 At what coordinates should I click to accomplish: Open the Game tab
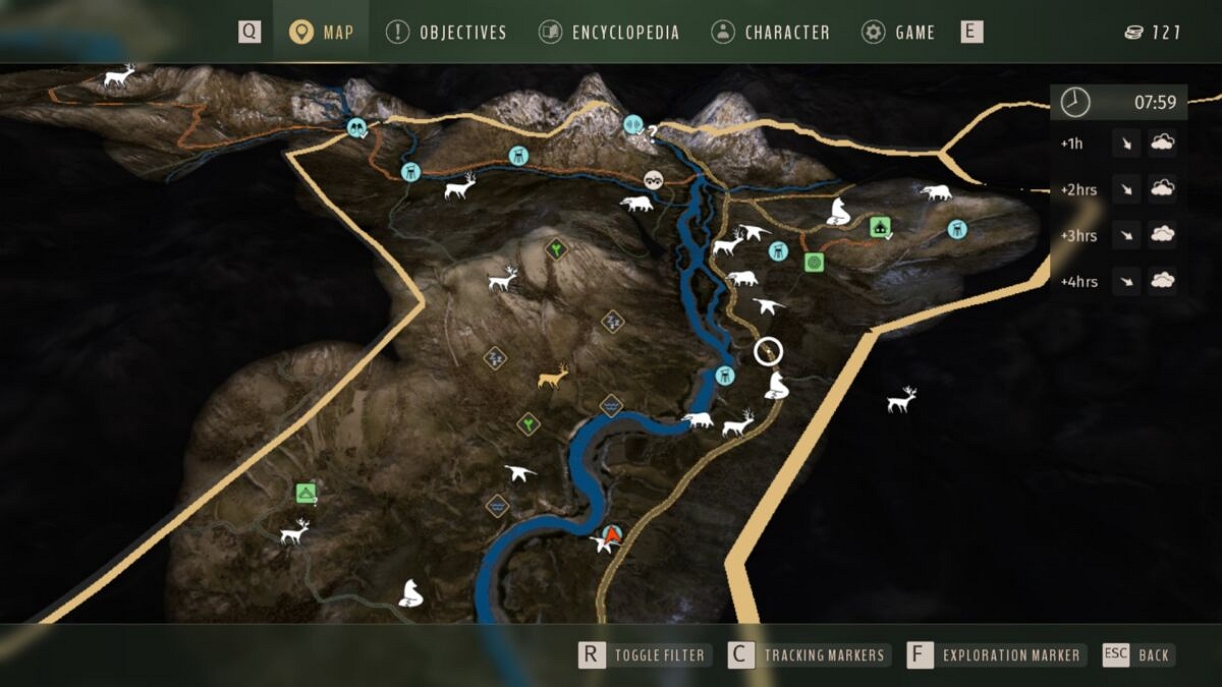click(x=898, y=32)
